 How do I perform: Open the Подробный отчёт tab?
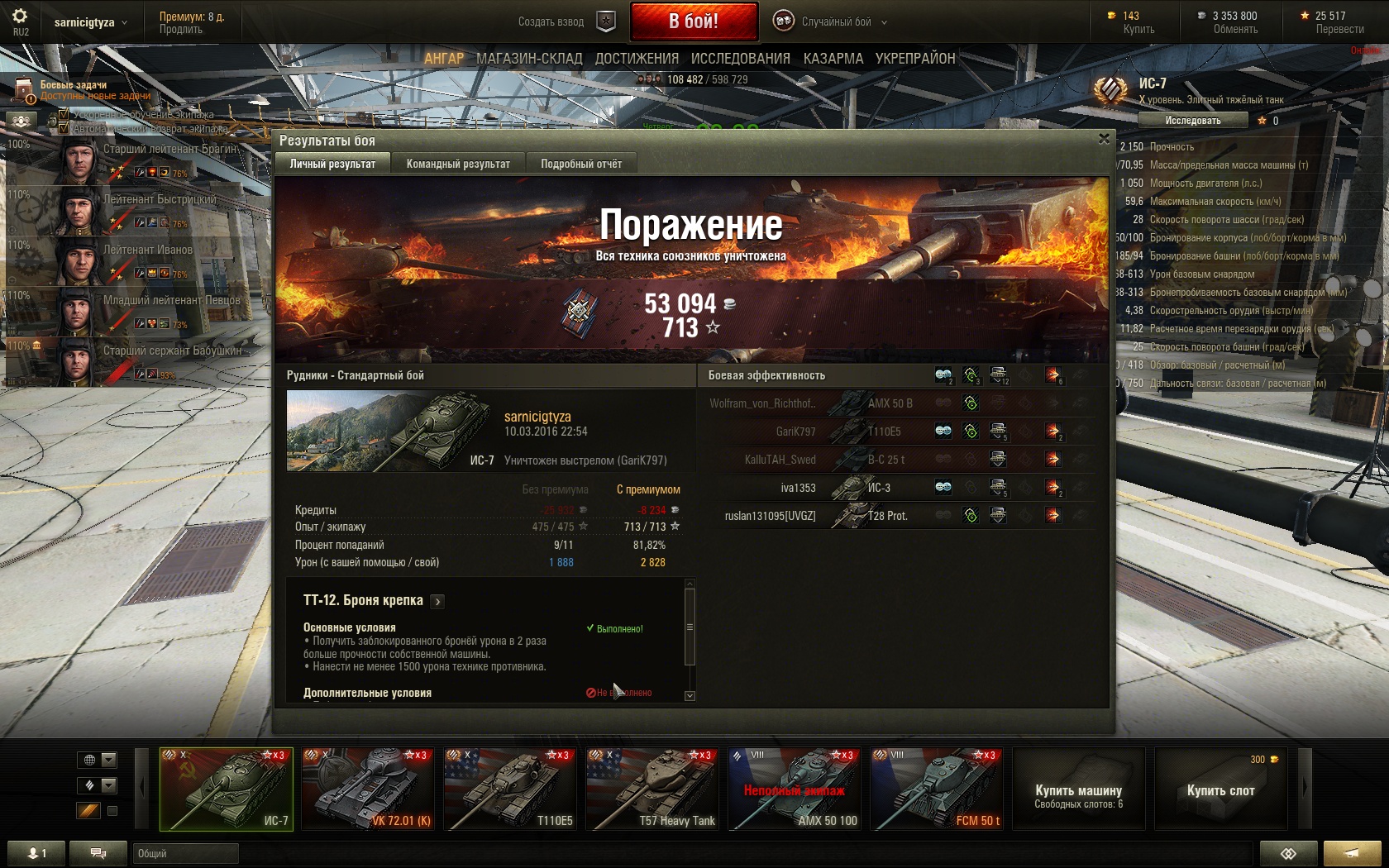581,164
